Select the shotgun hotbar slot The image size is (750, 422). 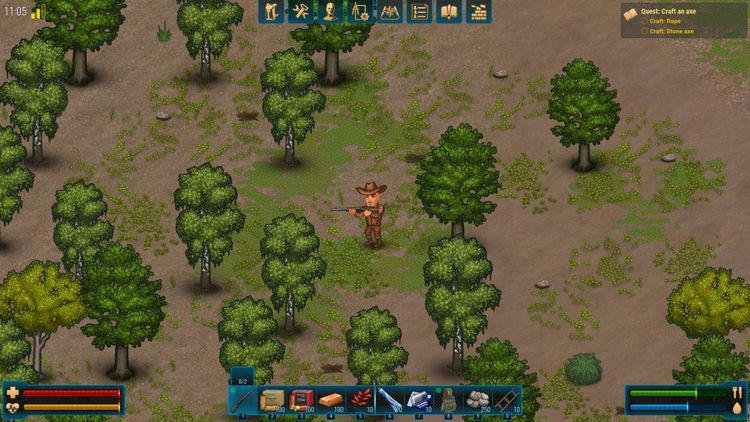(x=243, y=400)
